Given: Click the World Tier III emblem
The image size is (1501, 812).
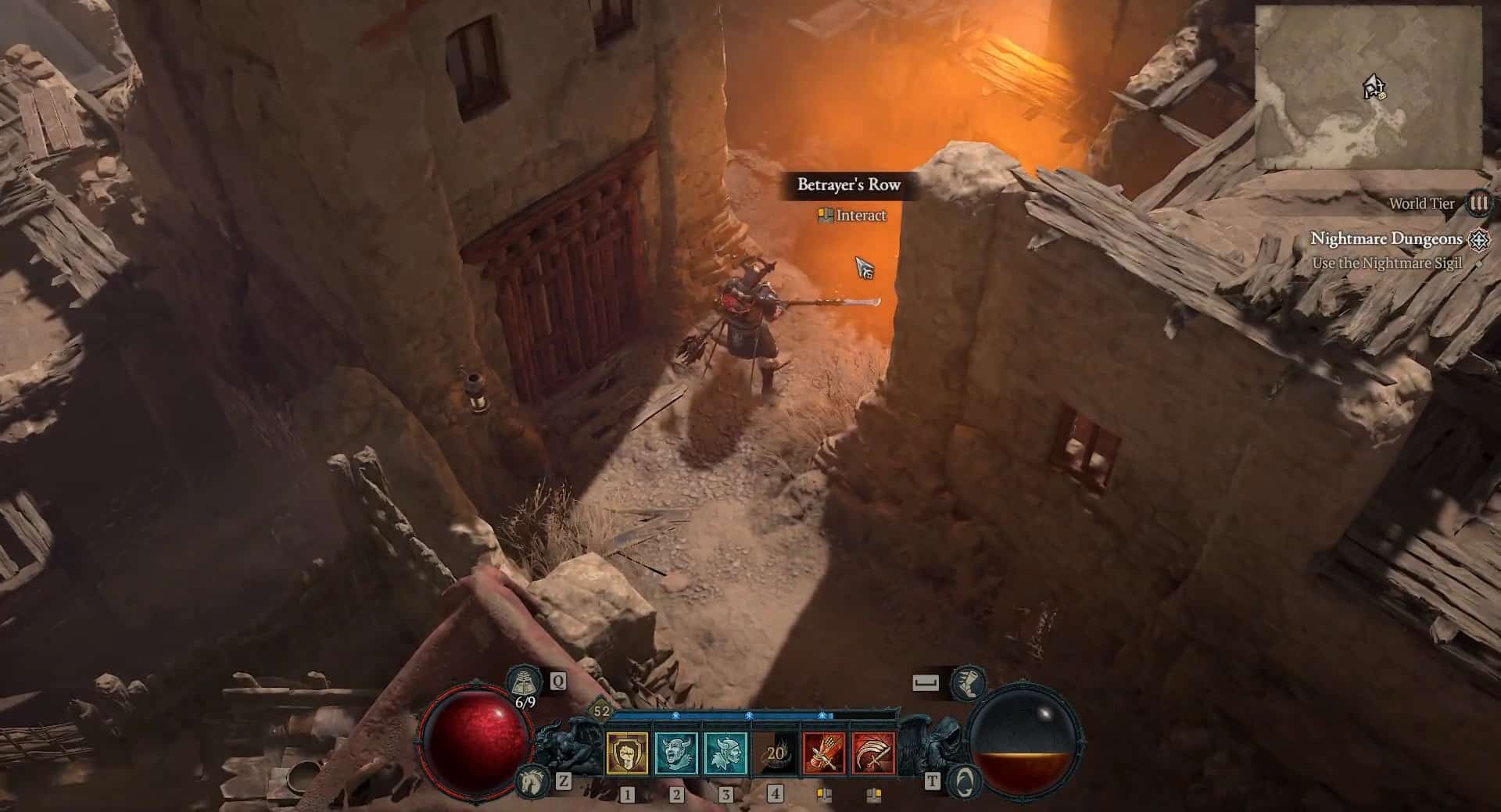Looking at the screenshot, I should (x=1478, y=205).
